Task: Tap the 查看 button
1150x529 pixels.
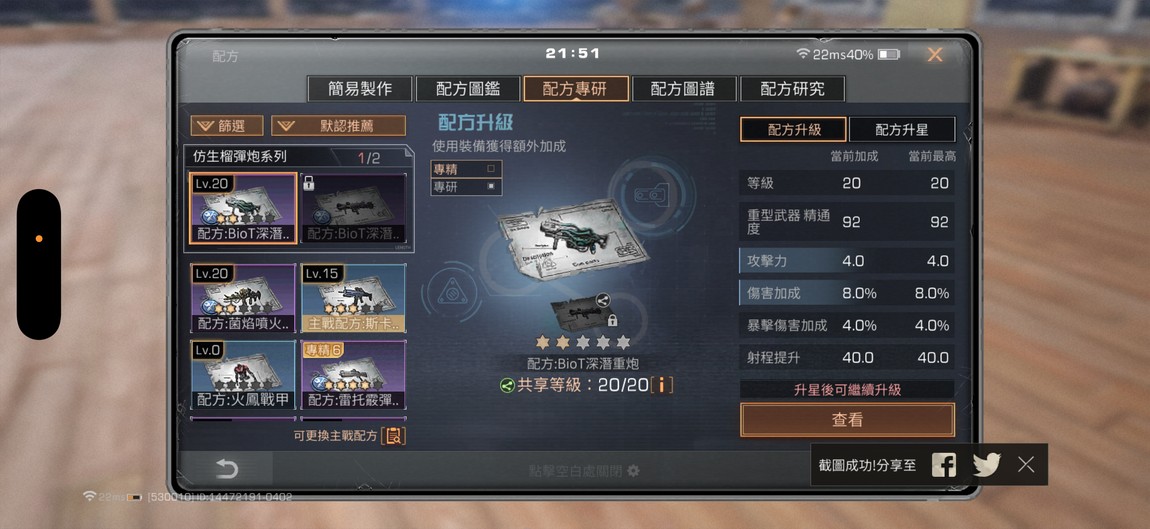Action: click(847, 420)
